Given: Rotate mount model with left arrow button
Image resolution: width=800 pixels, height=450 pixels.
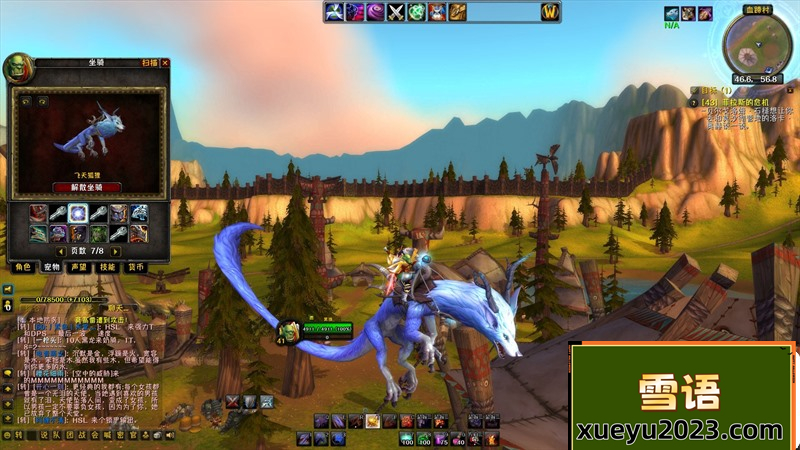Looking at the screenshot, I should [25, 101].
